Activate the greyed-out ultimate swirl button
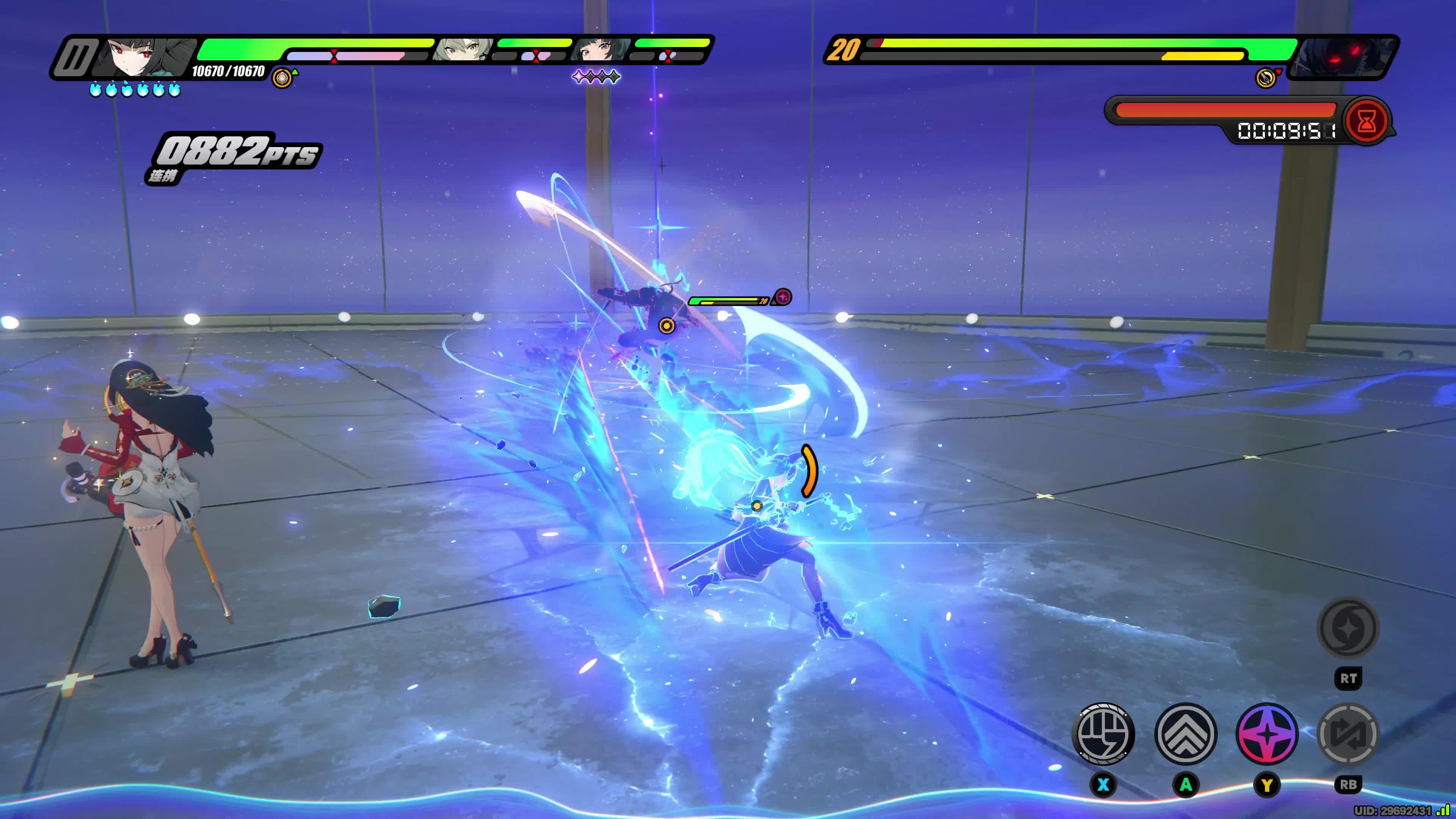Image resolution: width=1456 pixels, height=819 pixels. pyautogui.click(x=1348, y=628)
